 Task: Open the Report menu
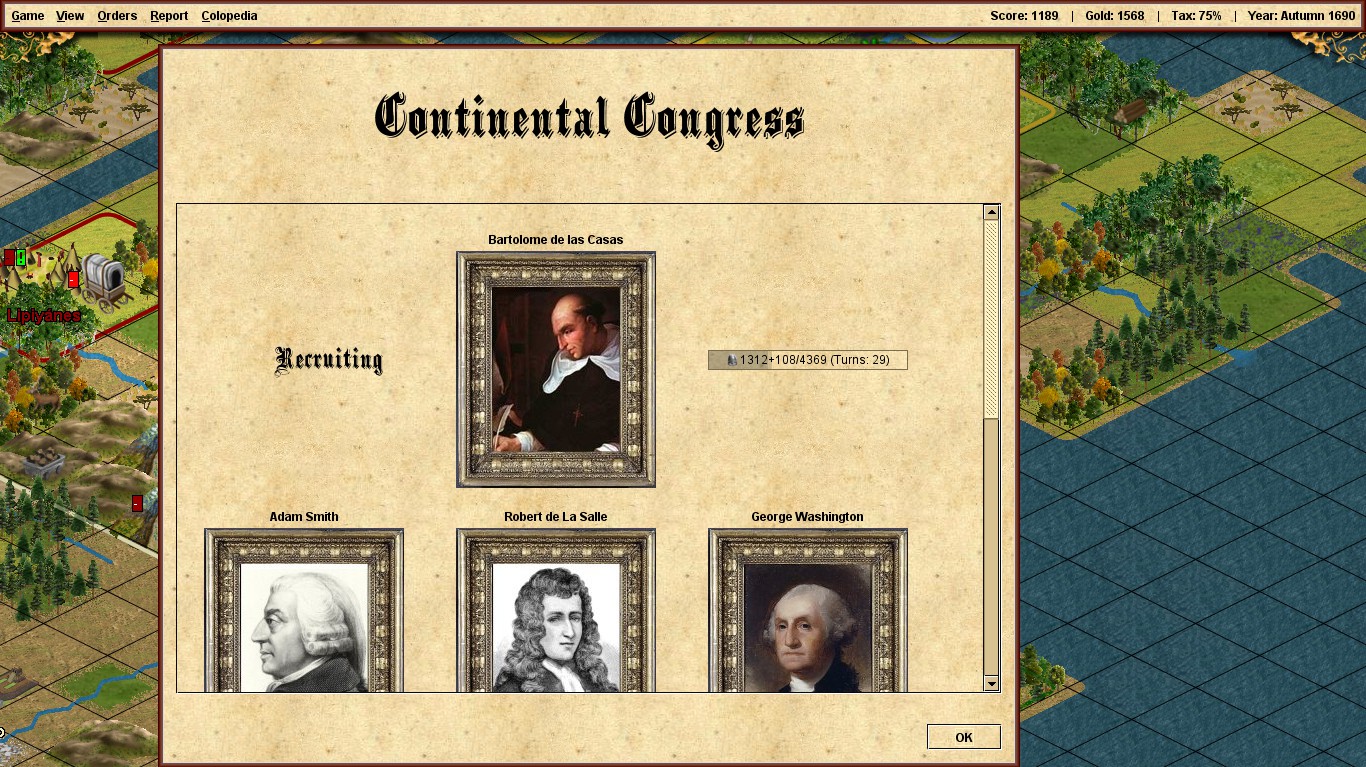169,16
